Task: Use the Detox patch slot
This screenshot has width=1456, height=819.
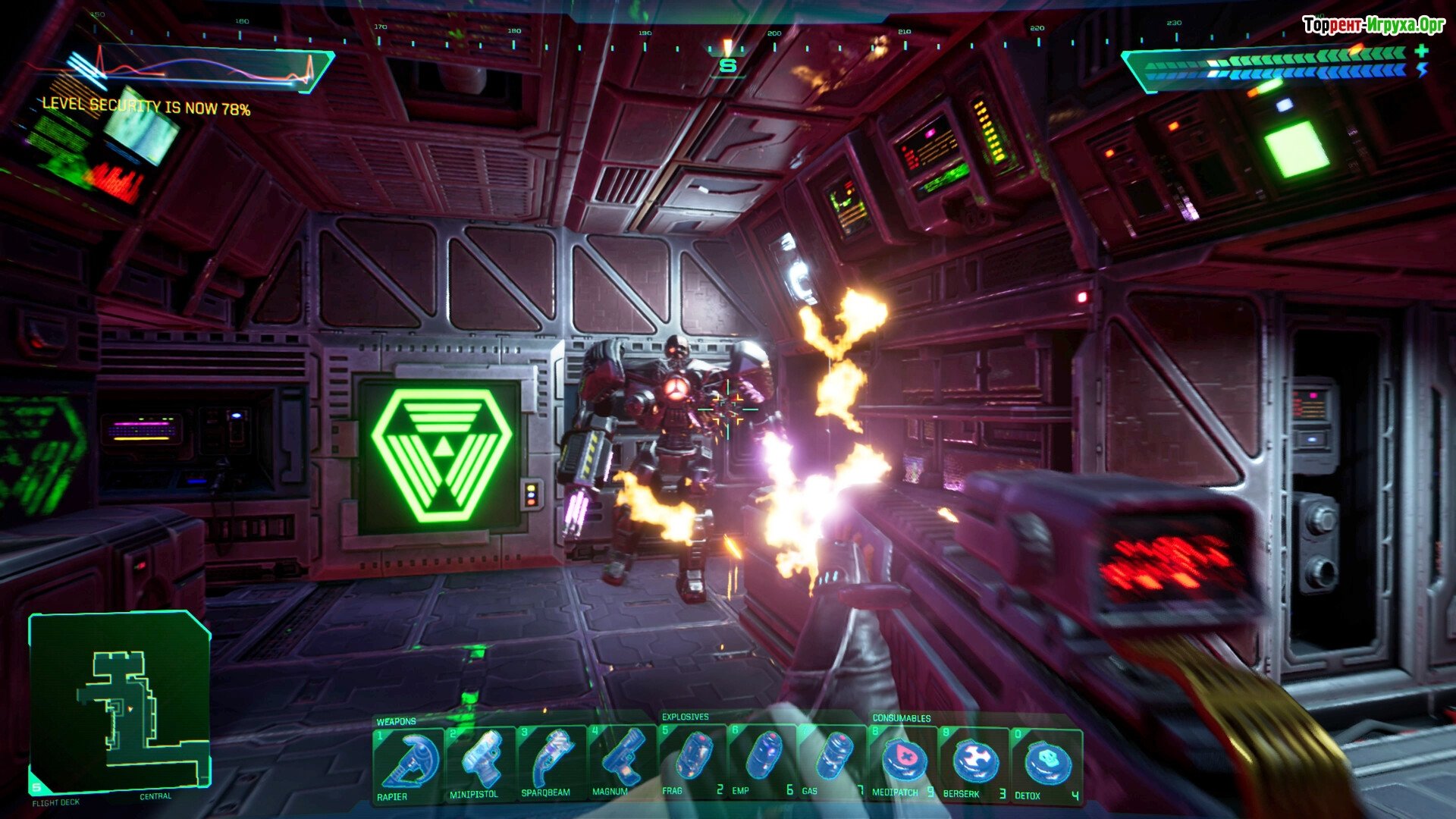Action: (1046, 763)
